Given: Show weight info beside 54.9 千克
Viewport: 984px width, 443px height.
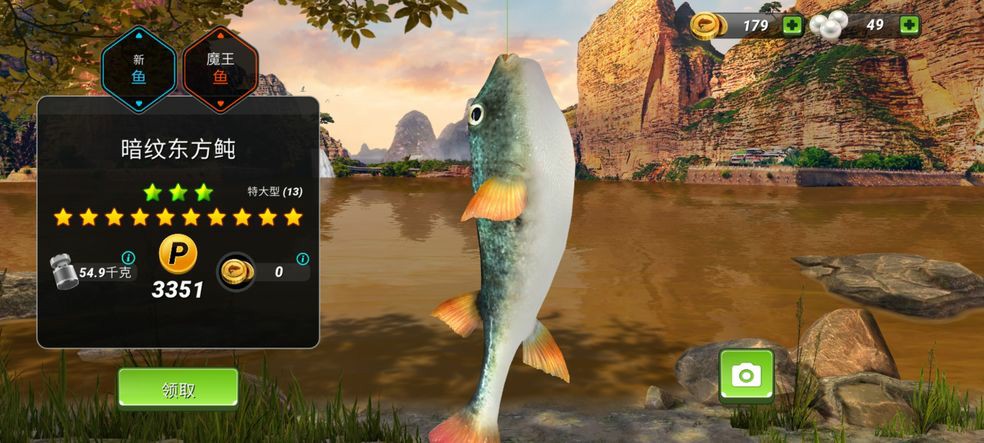Looking at the screenshot, I should [x=128, y=258].
